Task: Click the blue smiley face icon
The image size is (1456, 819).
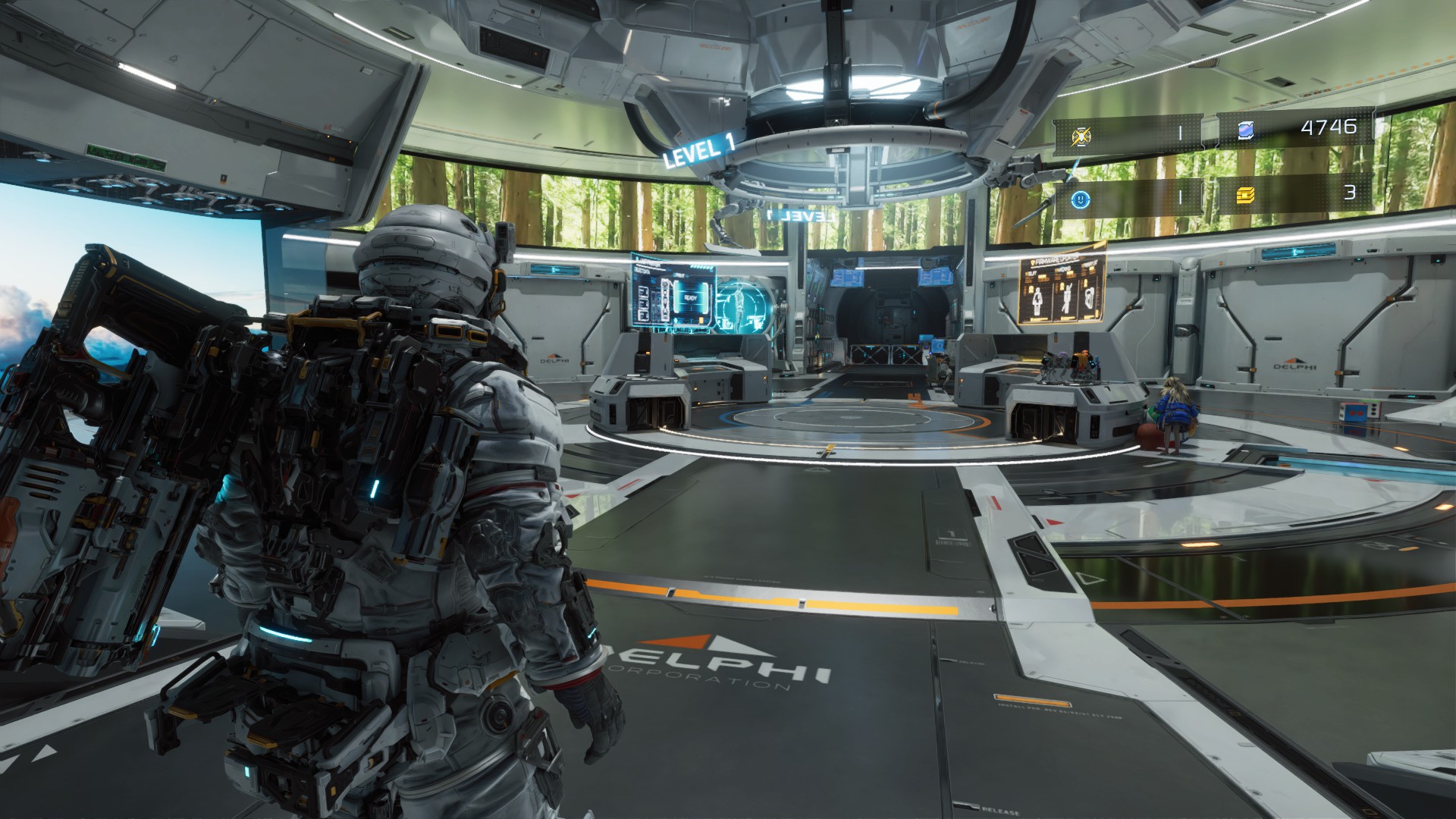Action: [1081, 199]
